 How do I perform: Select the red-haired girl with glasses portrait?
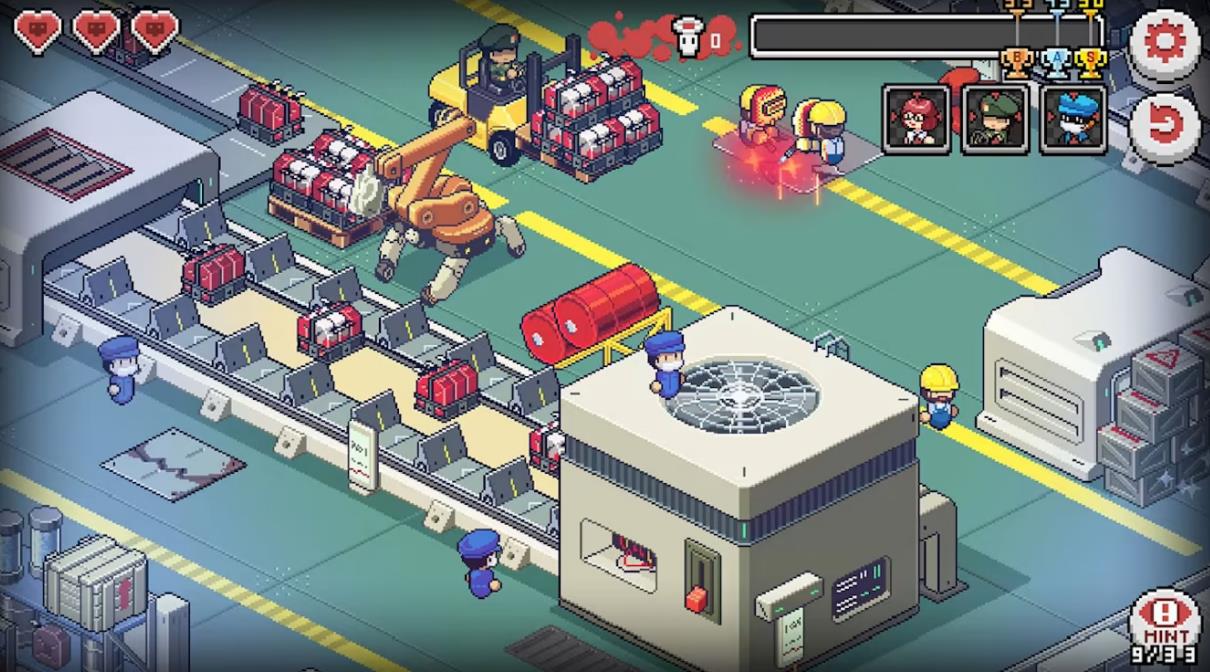(x=916, y=119)
